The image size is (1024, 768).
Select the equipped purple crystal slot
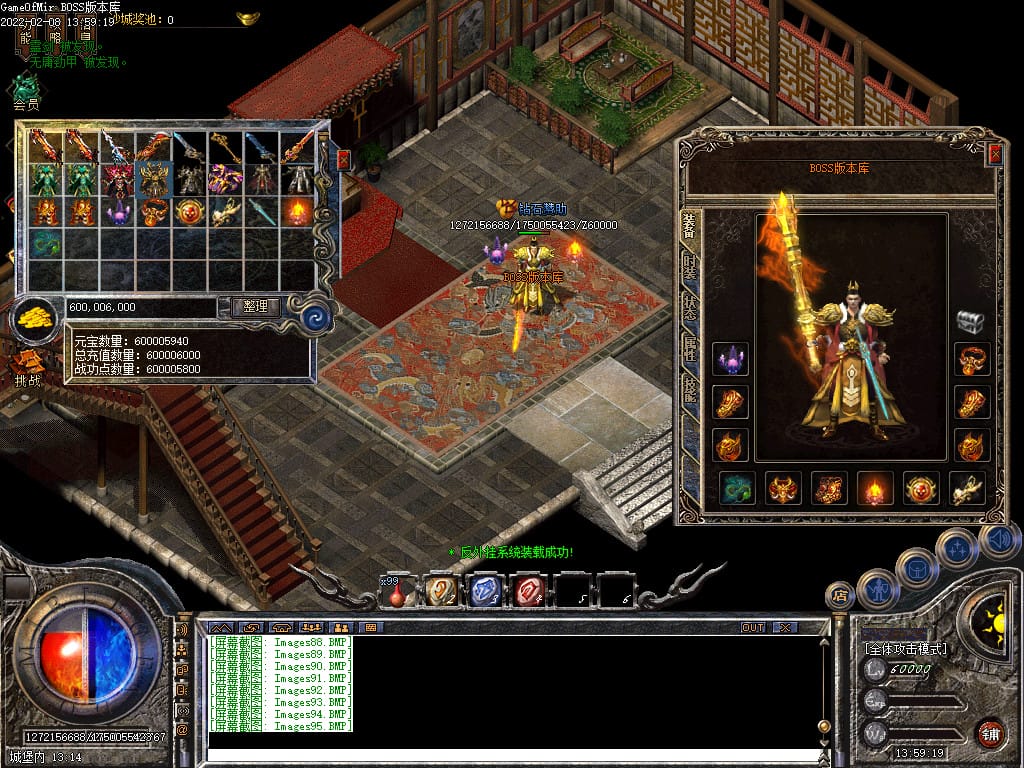click(730, 359)
